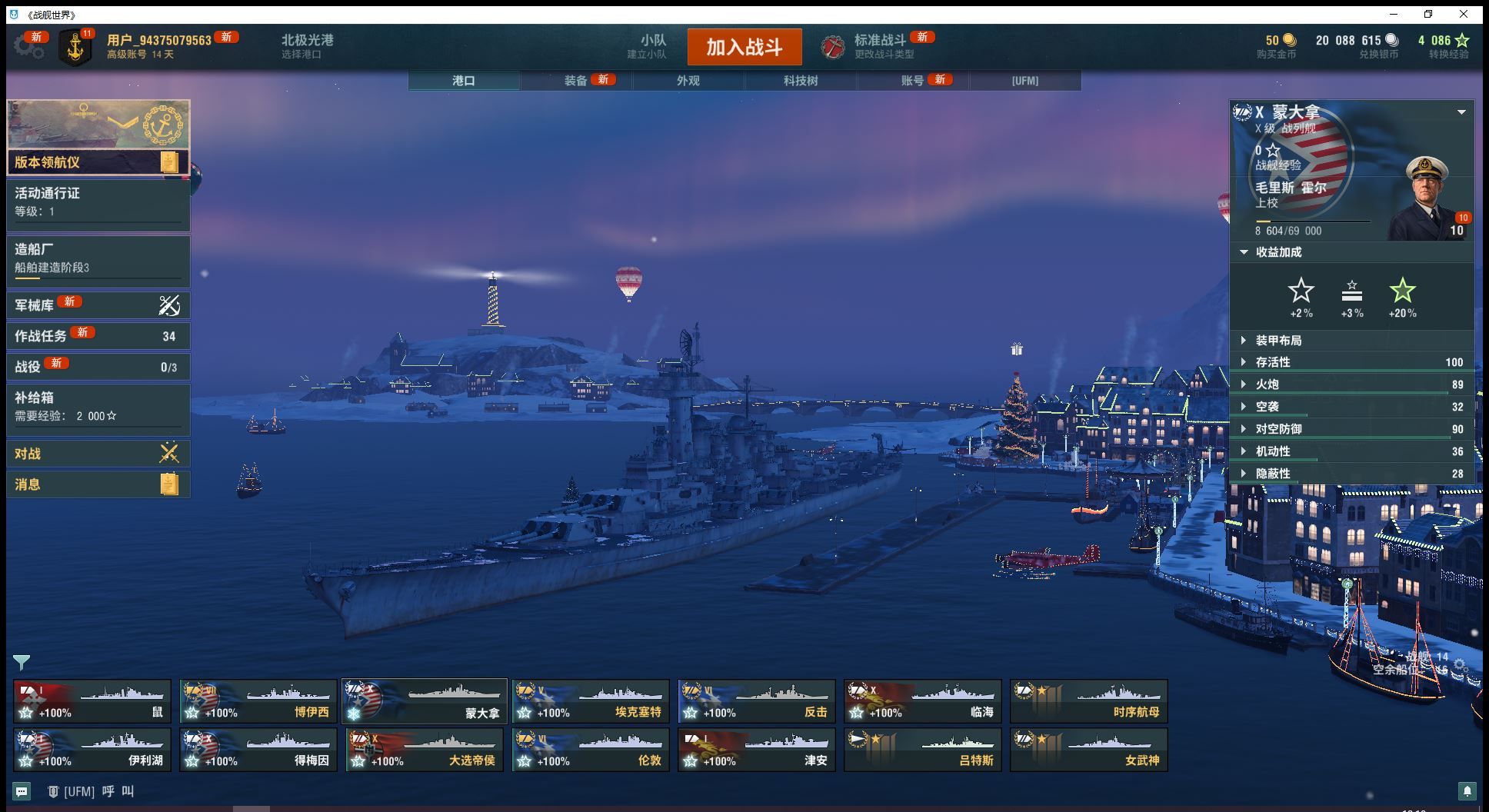Viewport: 1489px width, 812px height.
Task: Select the 博伊西 ship in carousel
Action: click(x=258, y=701)
